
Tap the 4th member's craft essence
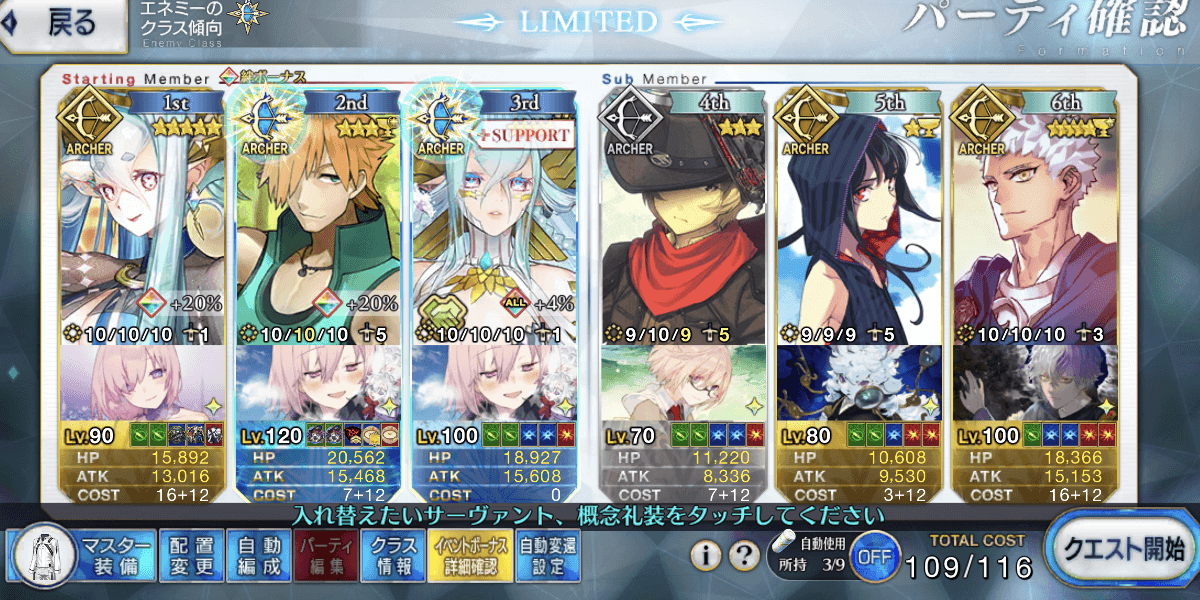tap(682, 385)
